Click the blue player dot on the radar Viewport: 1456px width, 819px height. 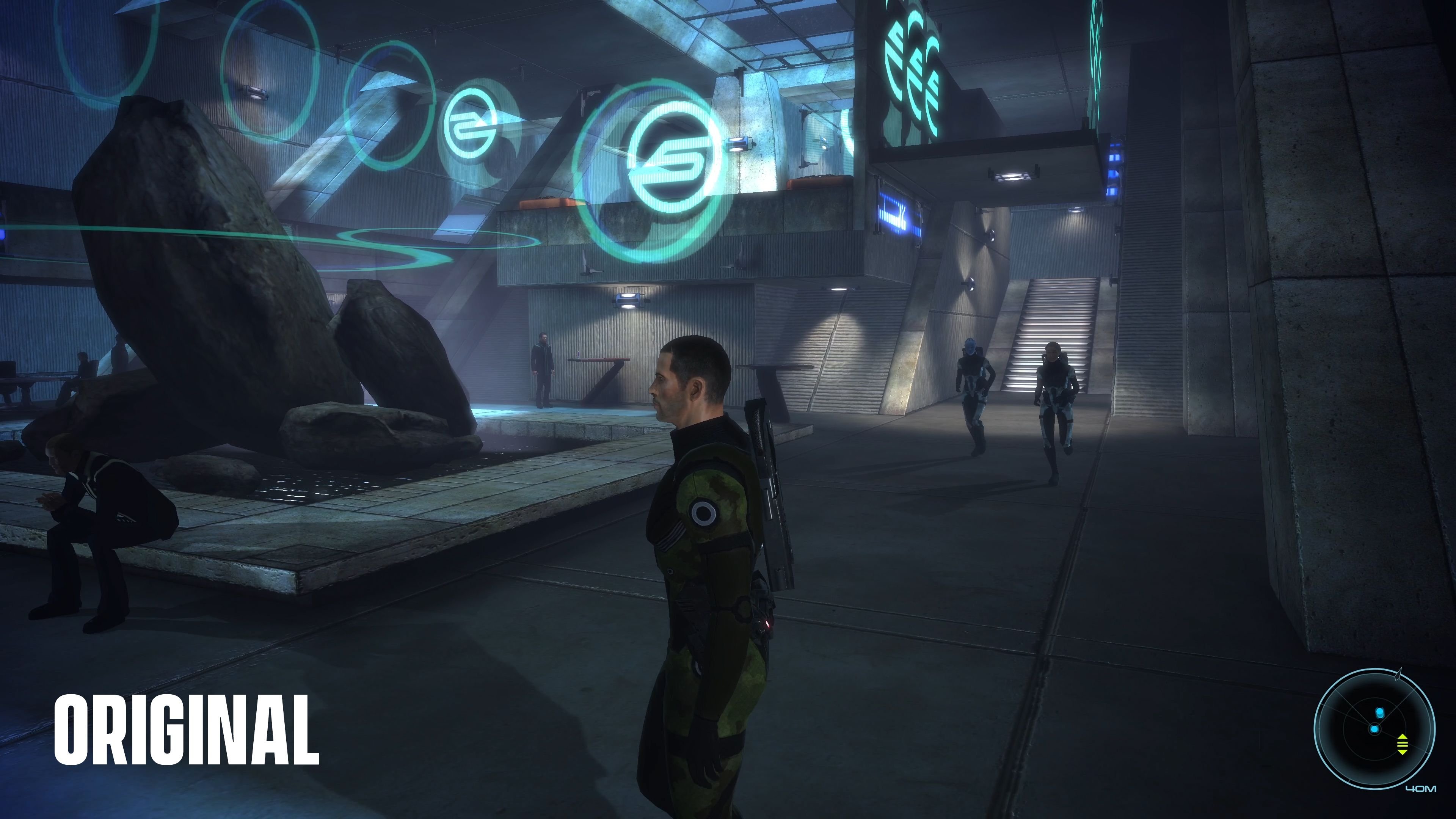coord(1374,730)
